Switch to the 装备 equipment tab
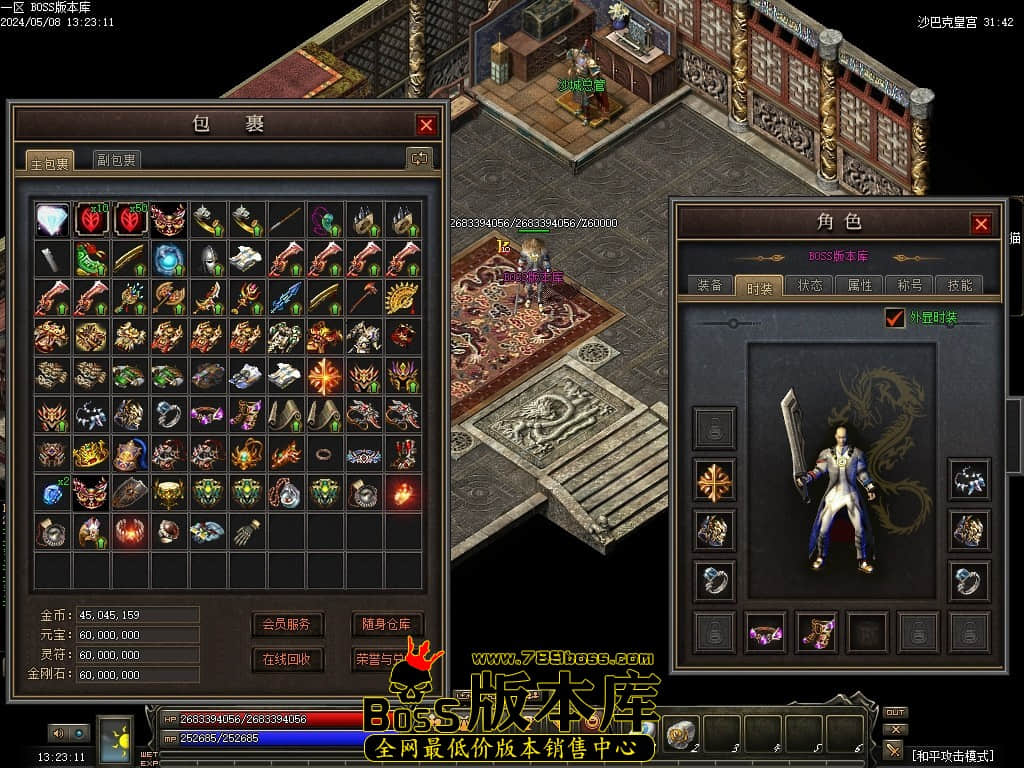Screen dimensions: 1024x768 [x=710, y=286]
